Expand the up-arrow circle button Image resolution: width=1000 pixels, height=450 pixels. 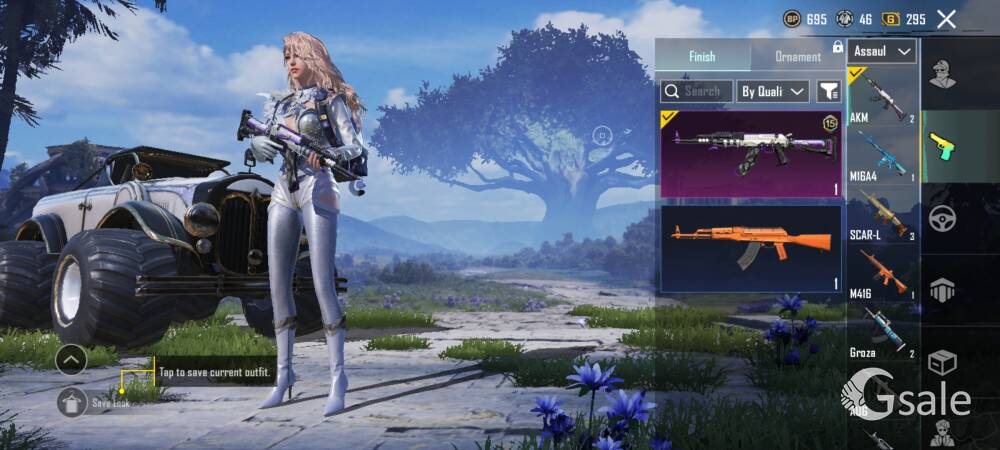pyautogui.click(x=71, y=359)
